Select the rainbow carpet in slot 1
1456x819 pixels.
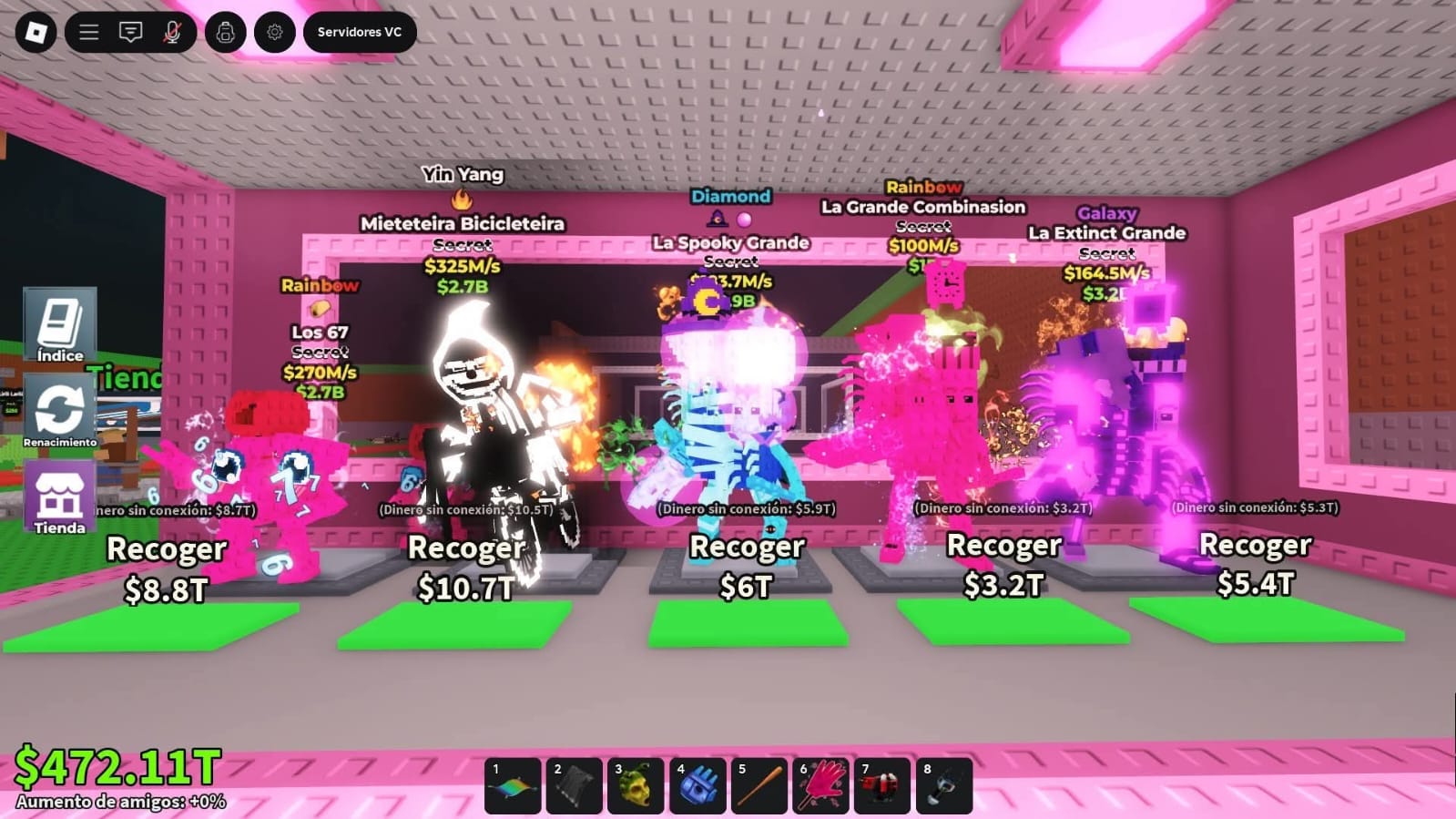[x=513, y=785]
